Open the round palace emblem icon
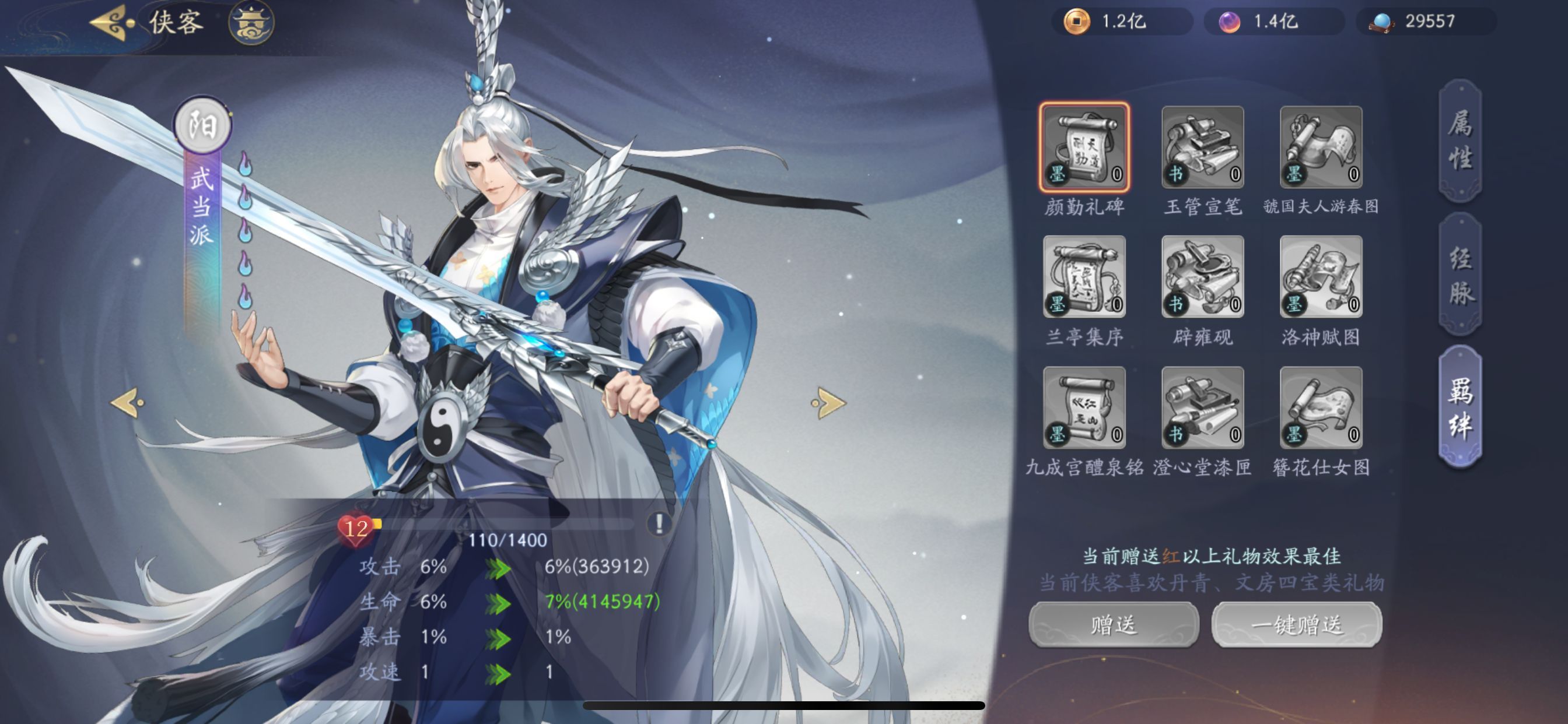 click(x=251, y=23)
